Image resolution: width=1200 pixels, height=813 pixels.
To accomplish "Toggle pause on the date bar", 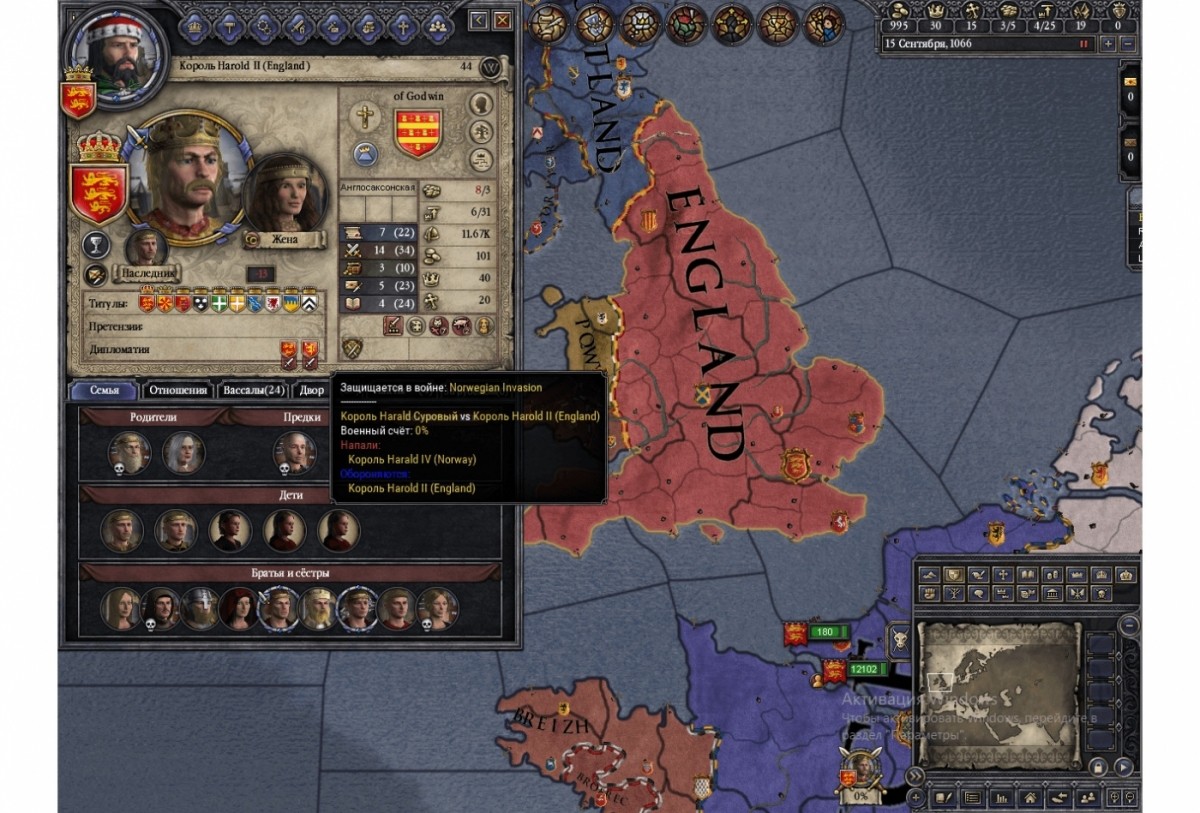I will [x=1083, y=44].
